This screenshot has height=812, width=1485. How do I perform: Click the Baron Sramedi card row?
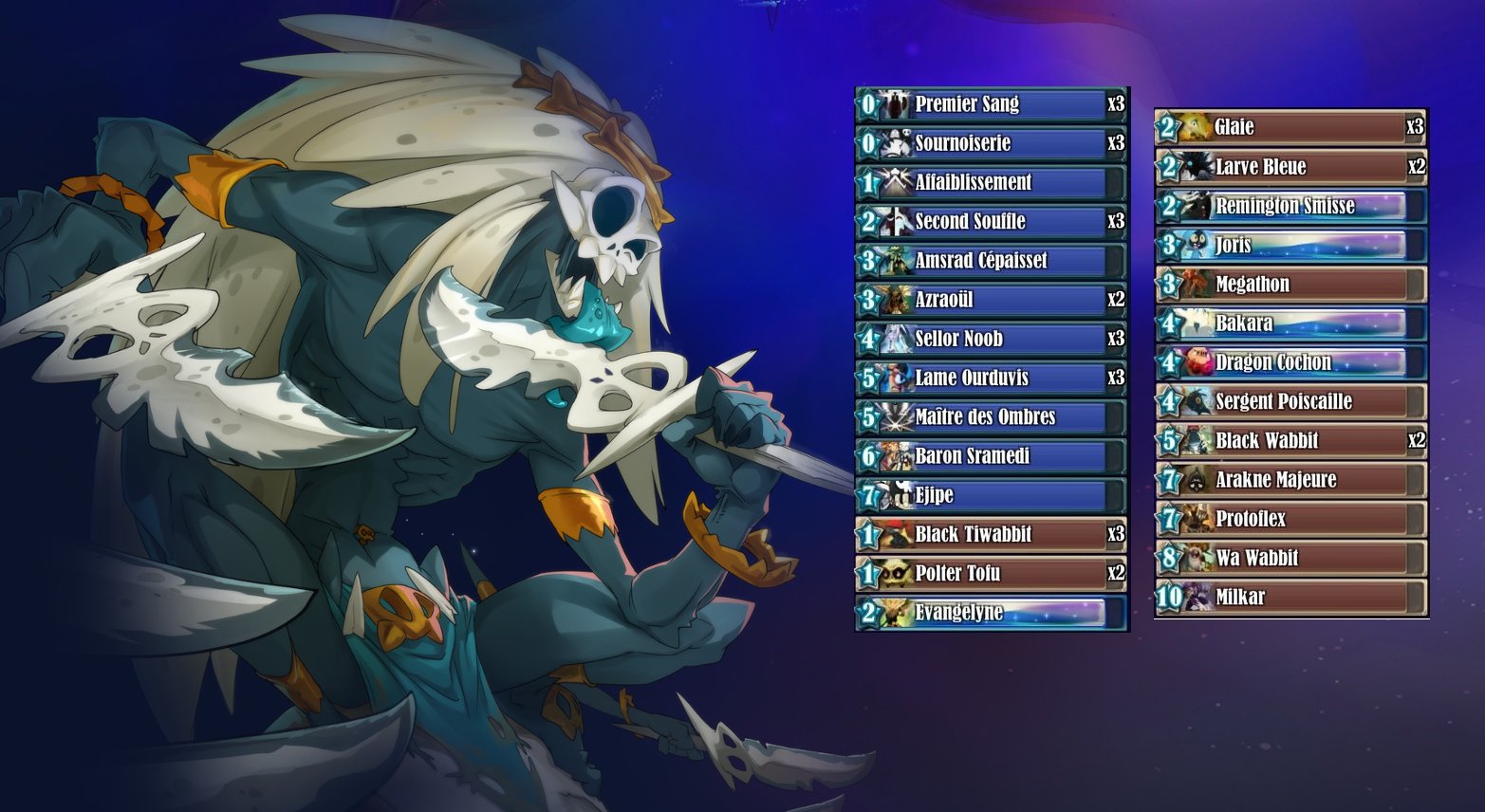[992, 455]
